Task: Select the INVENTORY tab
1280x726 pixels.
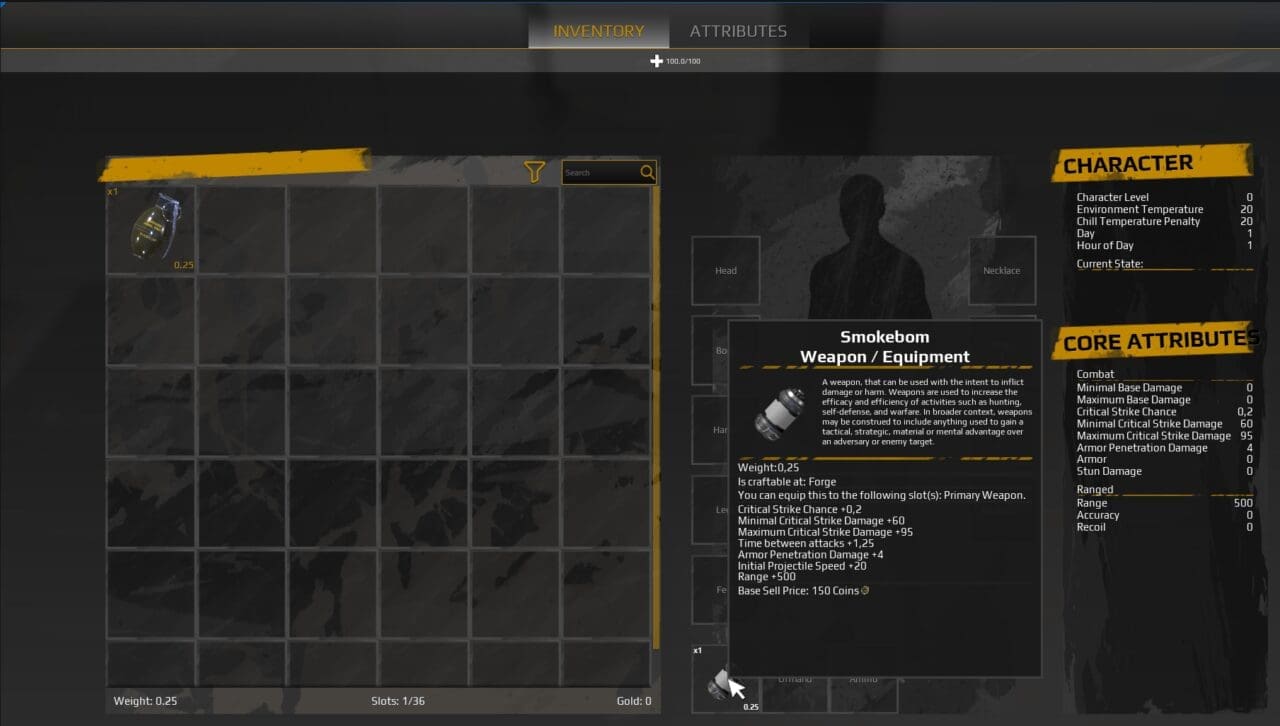Action: (x=597, y=30)
